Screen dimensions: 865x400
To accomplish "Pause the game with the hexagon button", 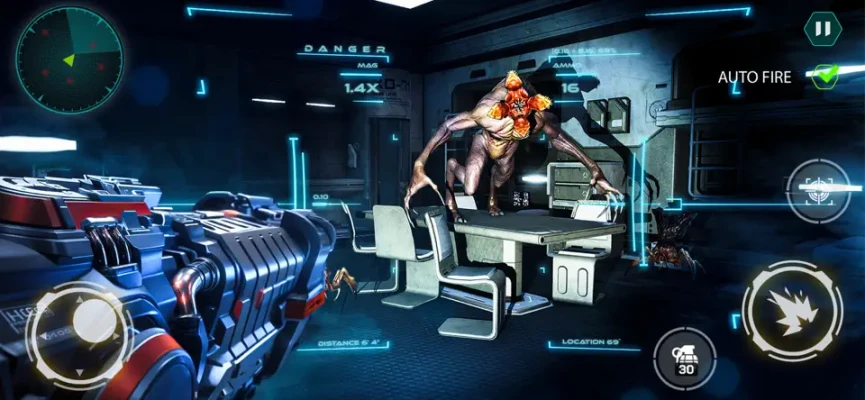I will coord(821,28).
